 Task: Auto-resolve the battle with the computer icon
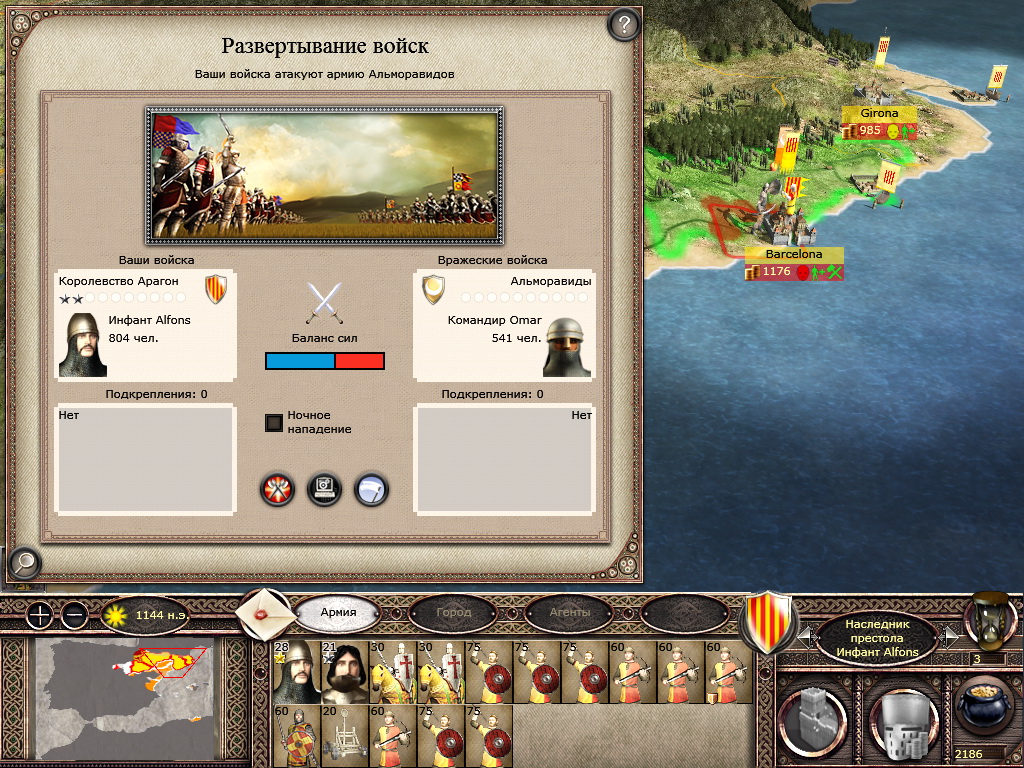click(325, 489)
